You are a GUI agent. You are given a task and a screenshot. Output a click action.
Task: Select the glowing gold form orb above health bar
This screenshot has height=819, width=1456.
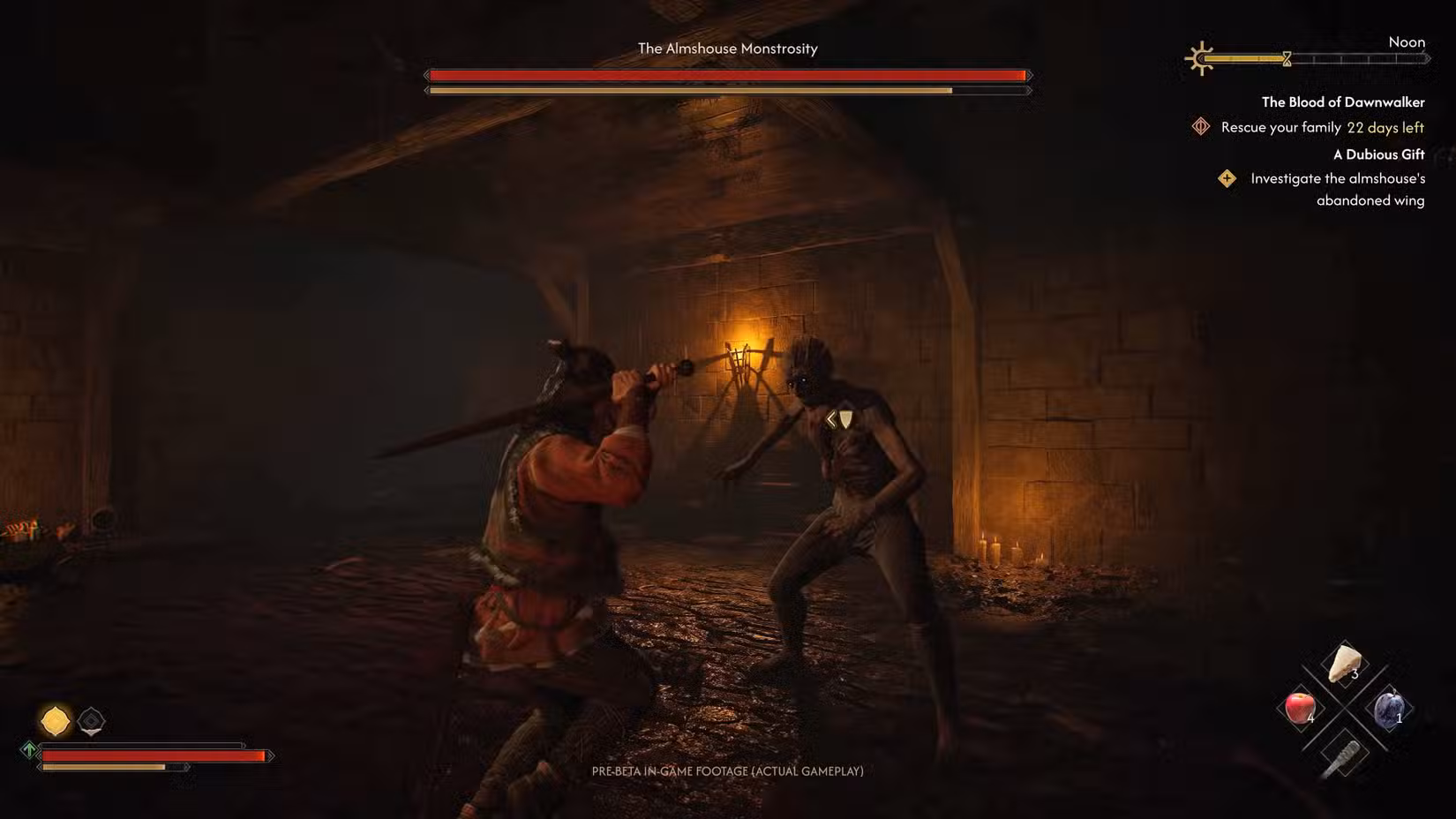56,720
